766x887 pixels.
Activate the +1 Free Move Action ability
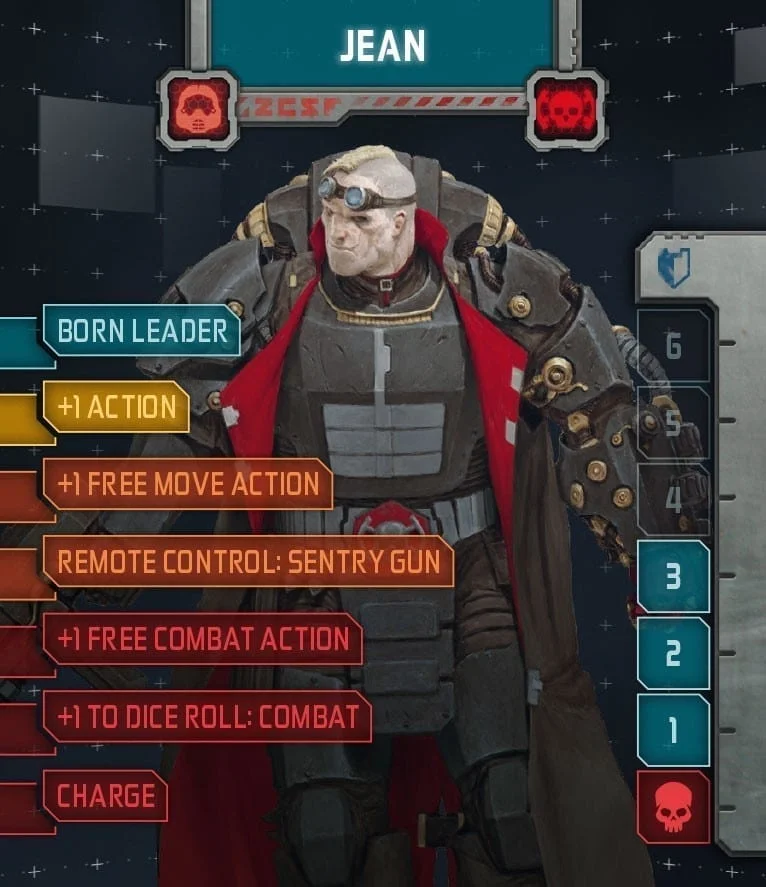pos(187,484)
